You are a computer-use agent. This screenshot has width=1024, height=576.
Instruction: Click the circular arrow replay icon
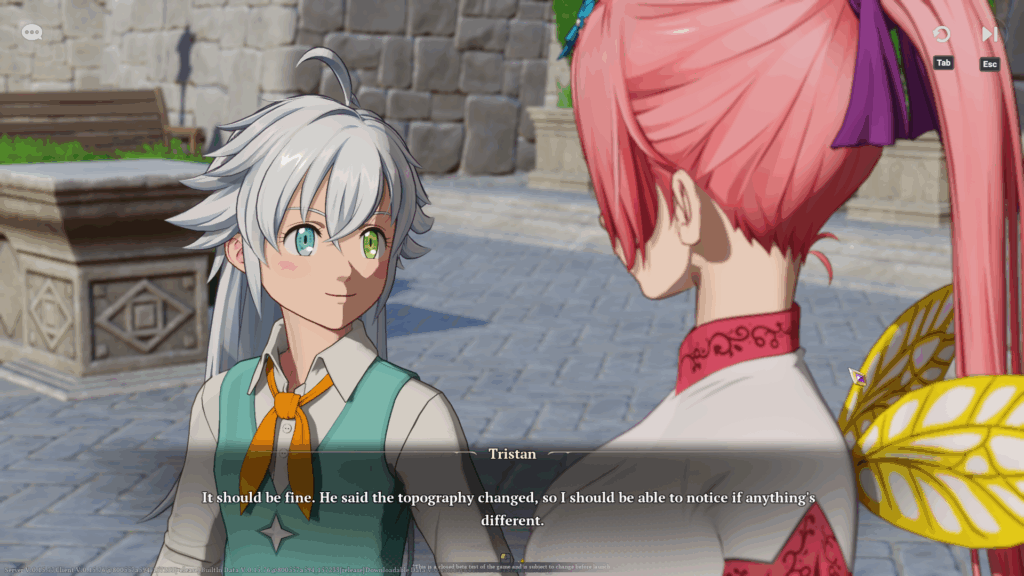click(941, 35)
